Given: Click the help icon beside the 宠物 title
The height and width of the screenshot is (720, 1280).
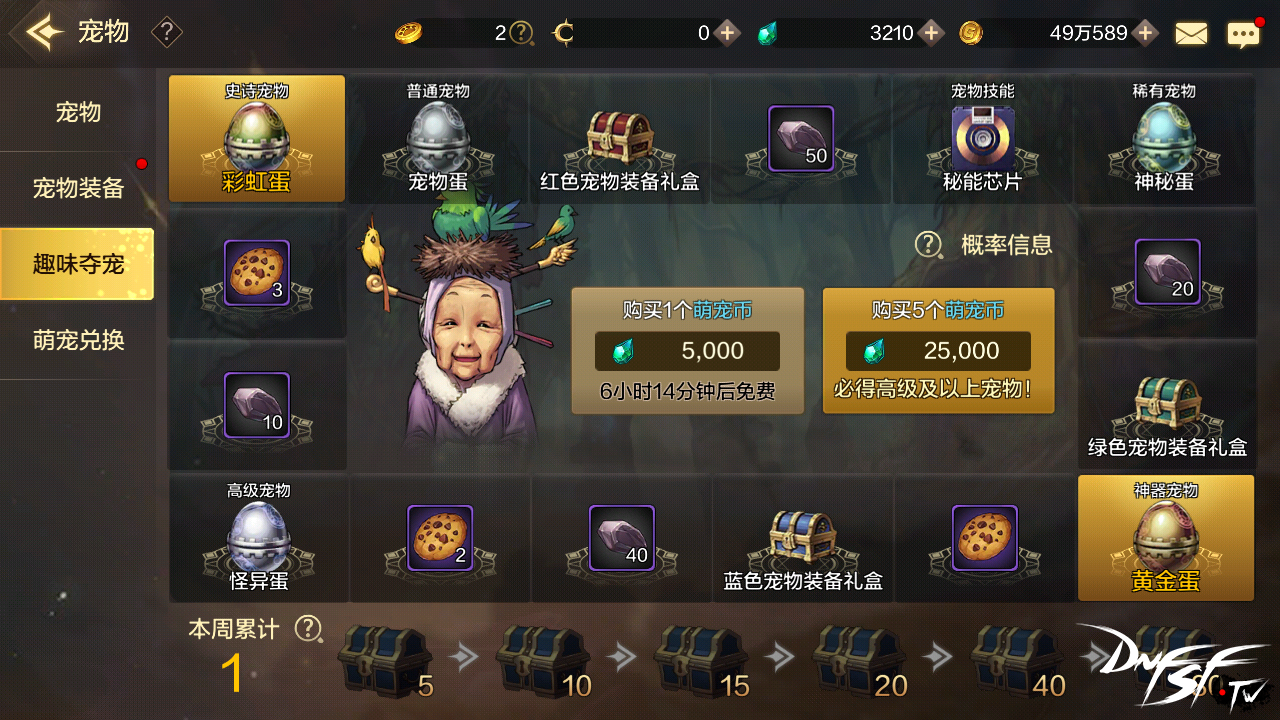Looking at the screenshot, I should pos(166,33).
